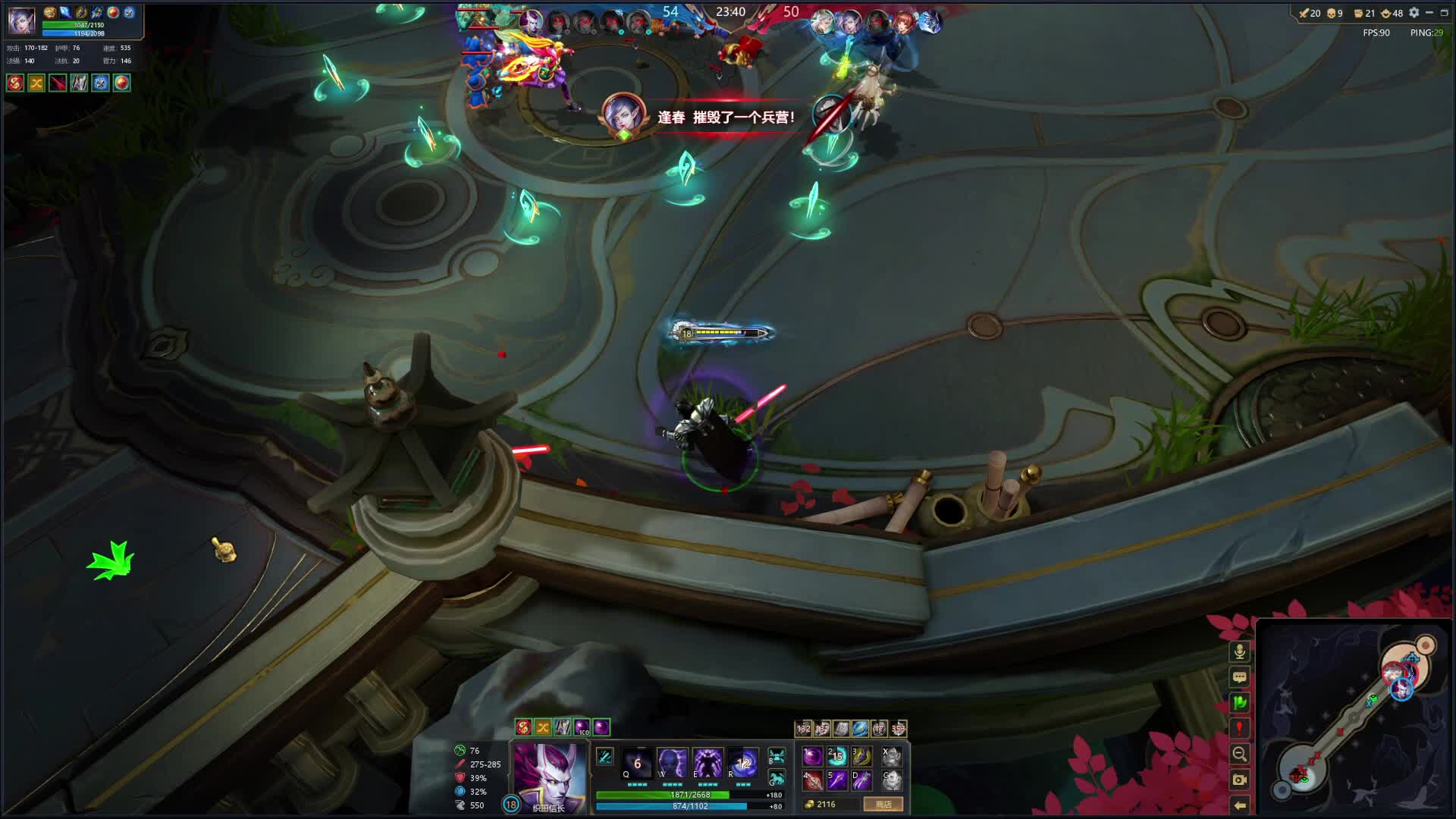Viewport: 1456px width, 819px height.
Task: Open settings via the gear icon
Action: coord(1414,13)
